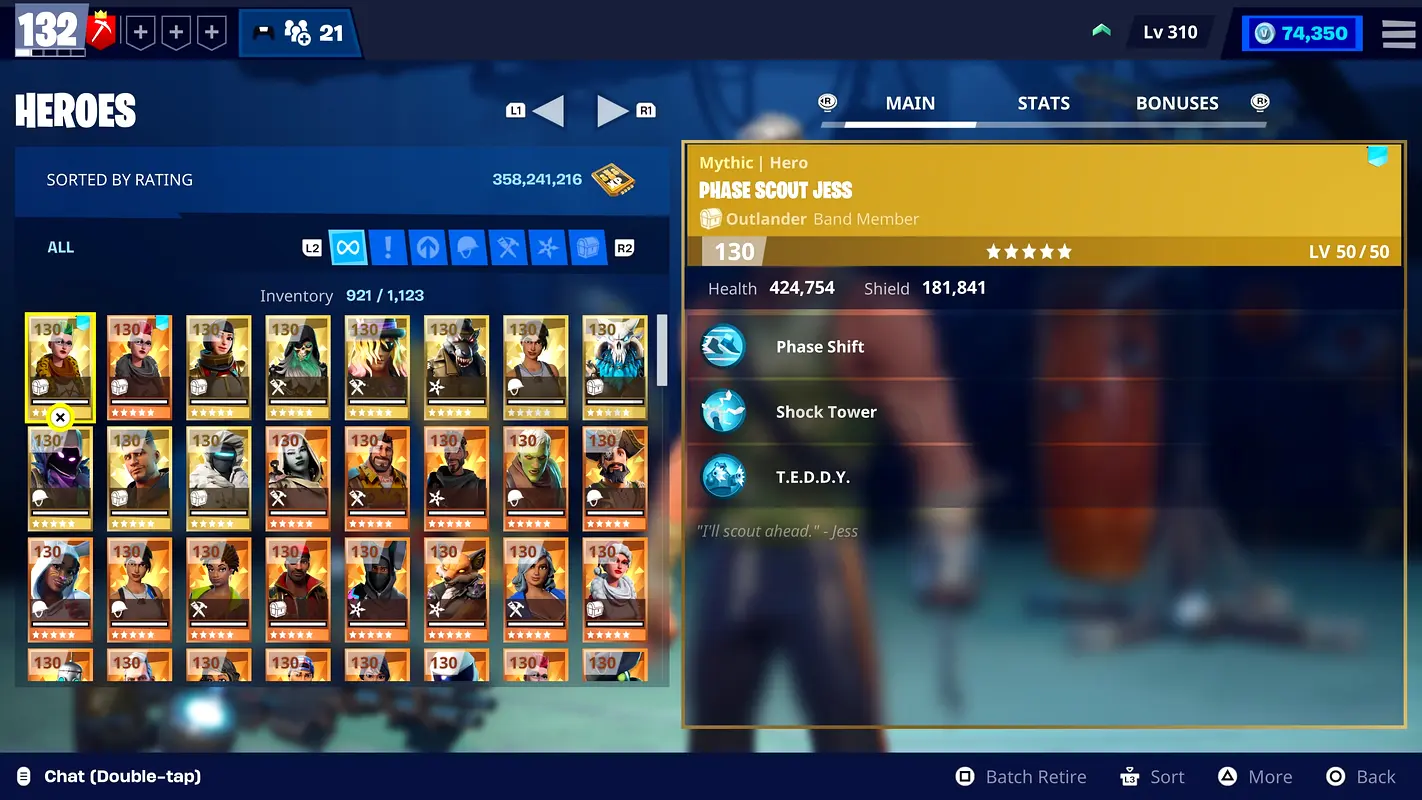1422x800 pixels.
Task: Select the MAIN tab
Action: coord(910,103)
